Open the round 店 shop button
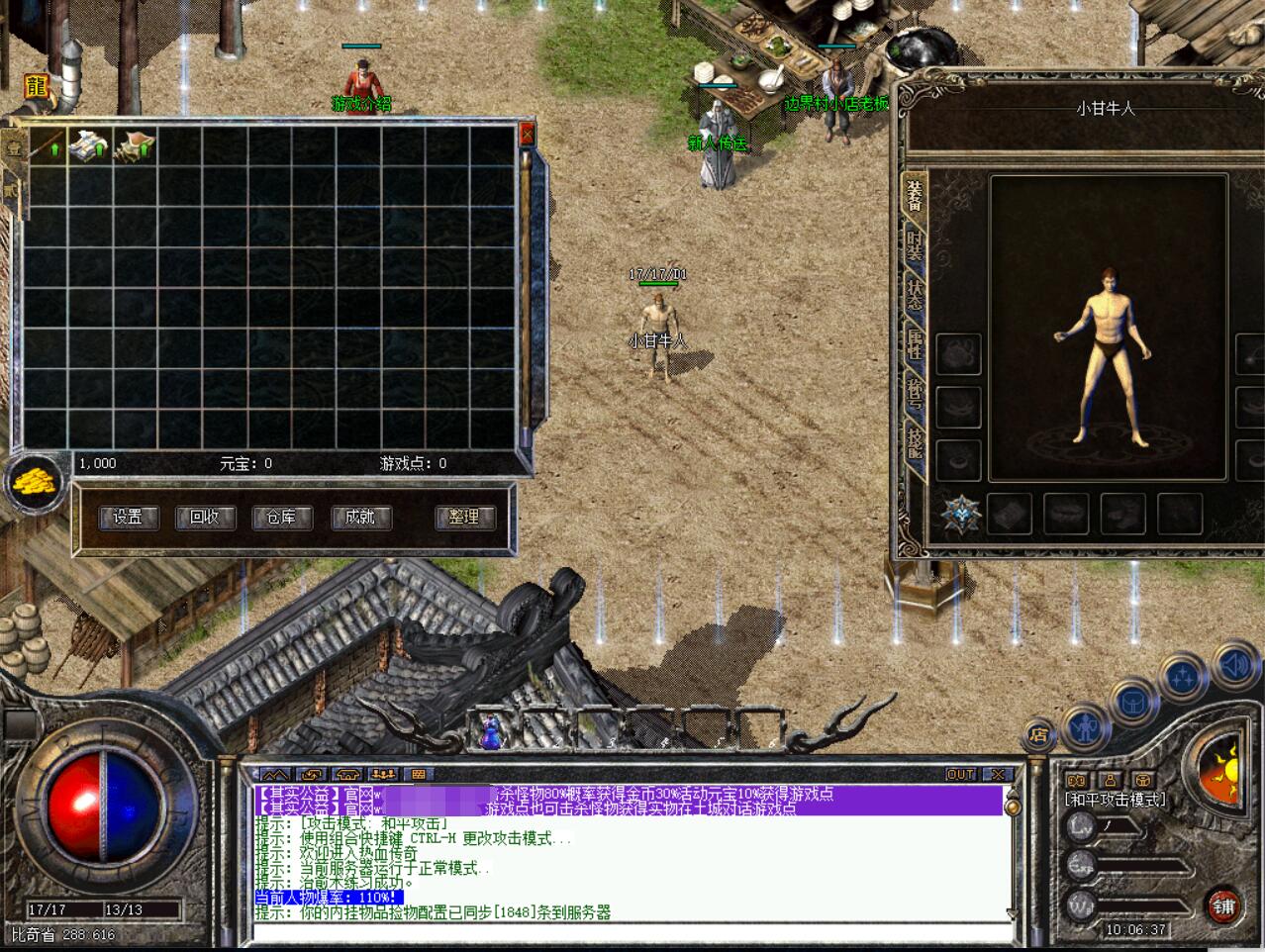The width and height of the screenshot is (1265, 952). coord(1037,733)
